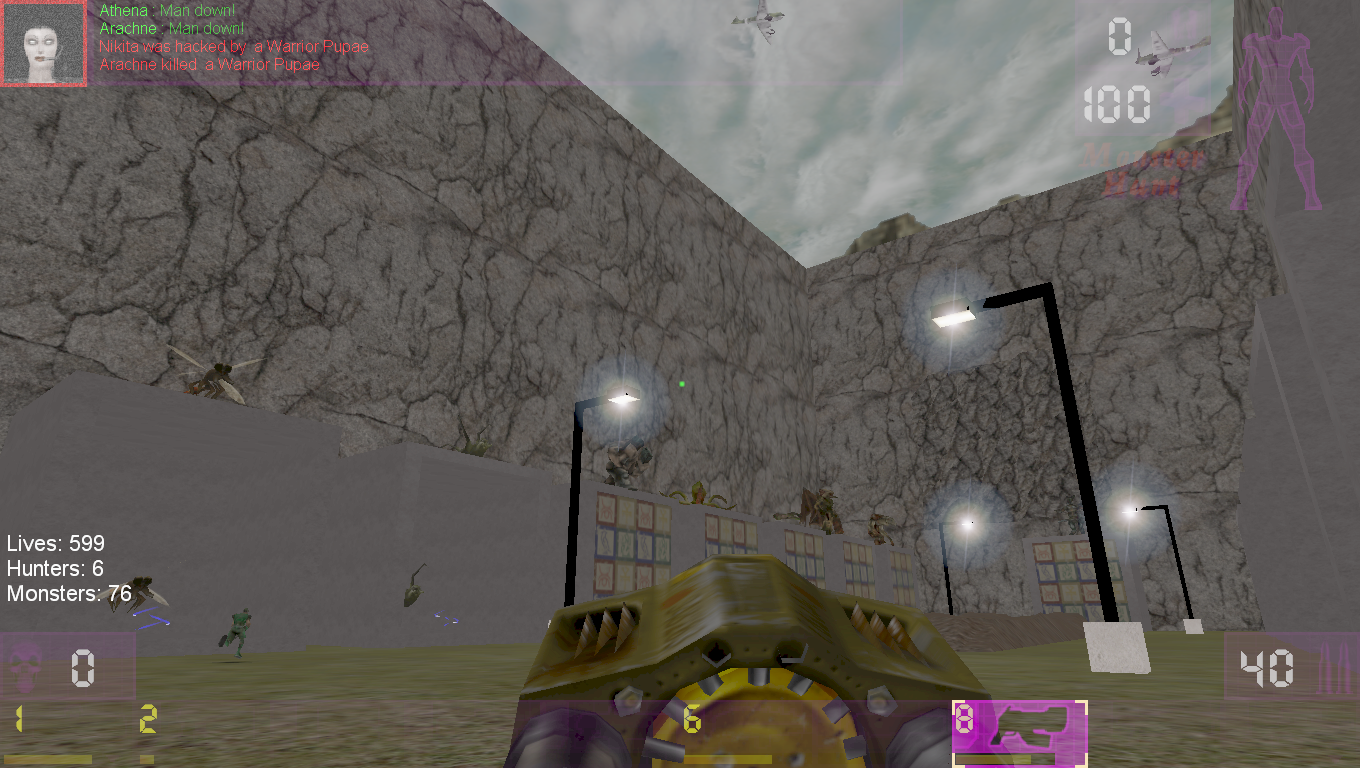Viewport: 1360px width, 768px height.
Task: Select the weapon icon in slot 8
Action: point(1030,725)
